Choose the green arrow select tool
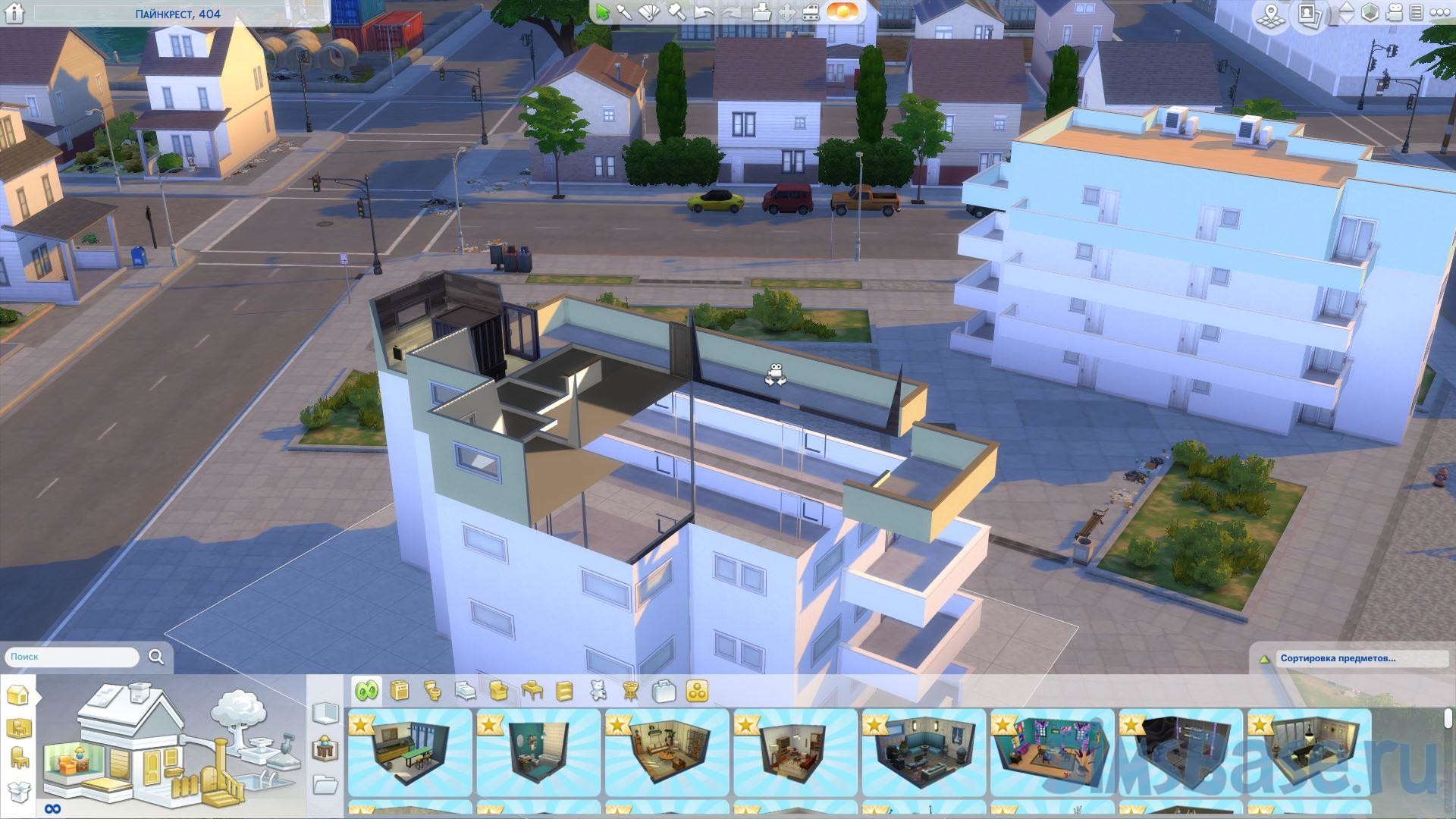The width and height of the screenshot is (1456, 819). [603, 13]
